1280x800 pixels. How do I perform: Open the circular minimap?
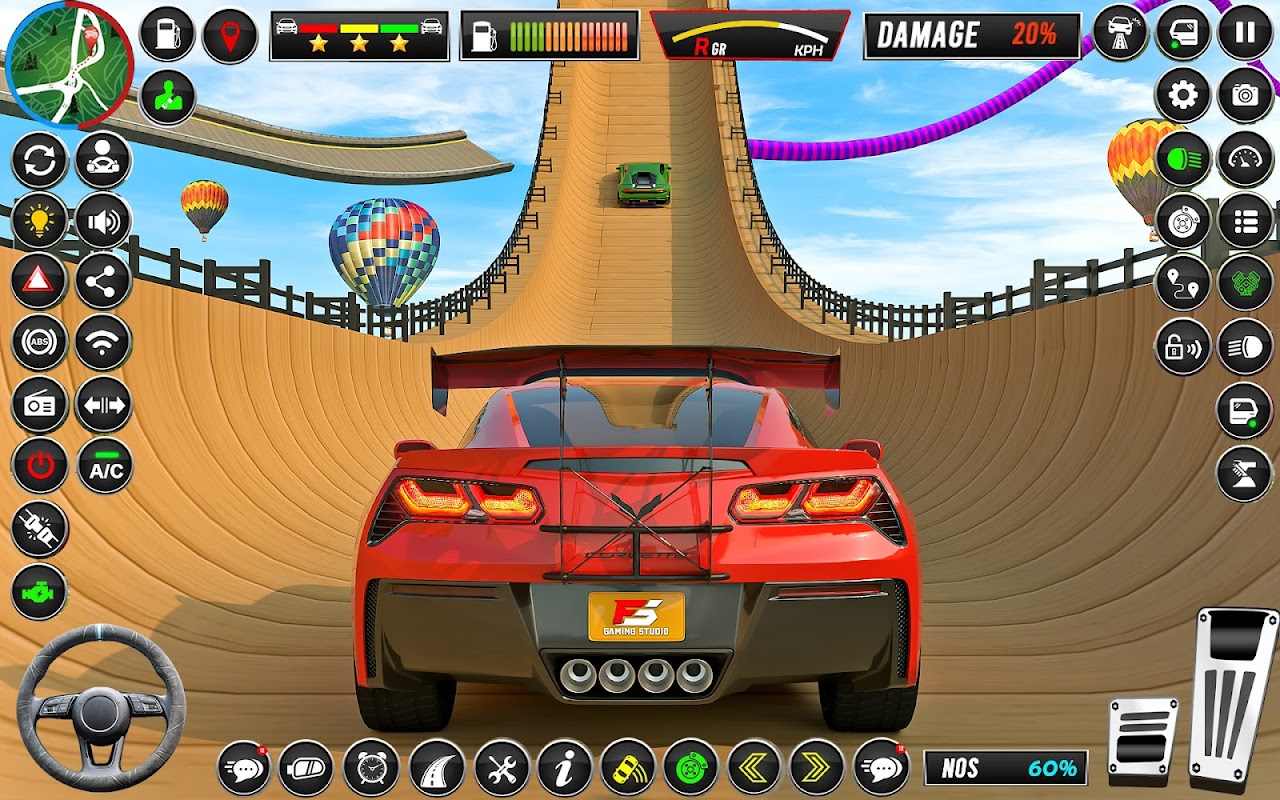[68, 65]
